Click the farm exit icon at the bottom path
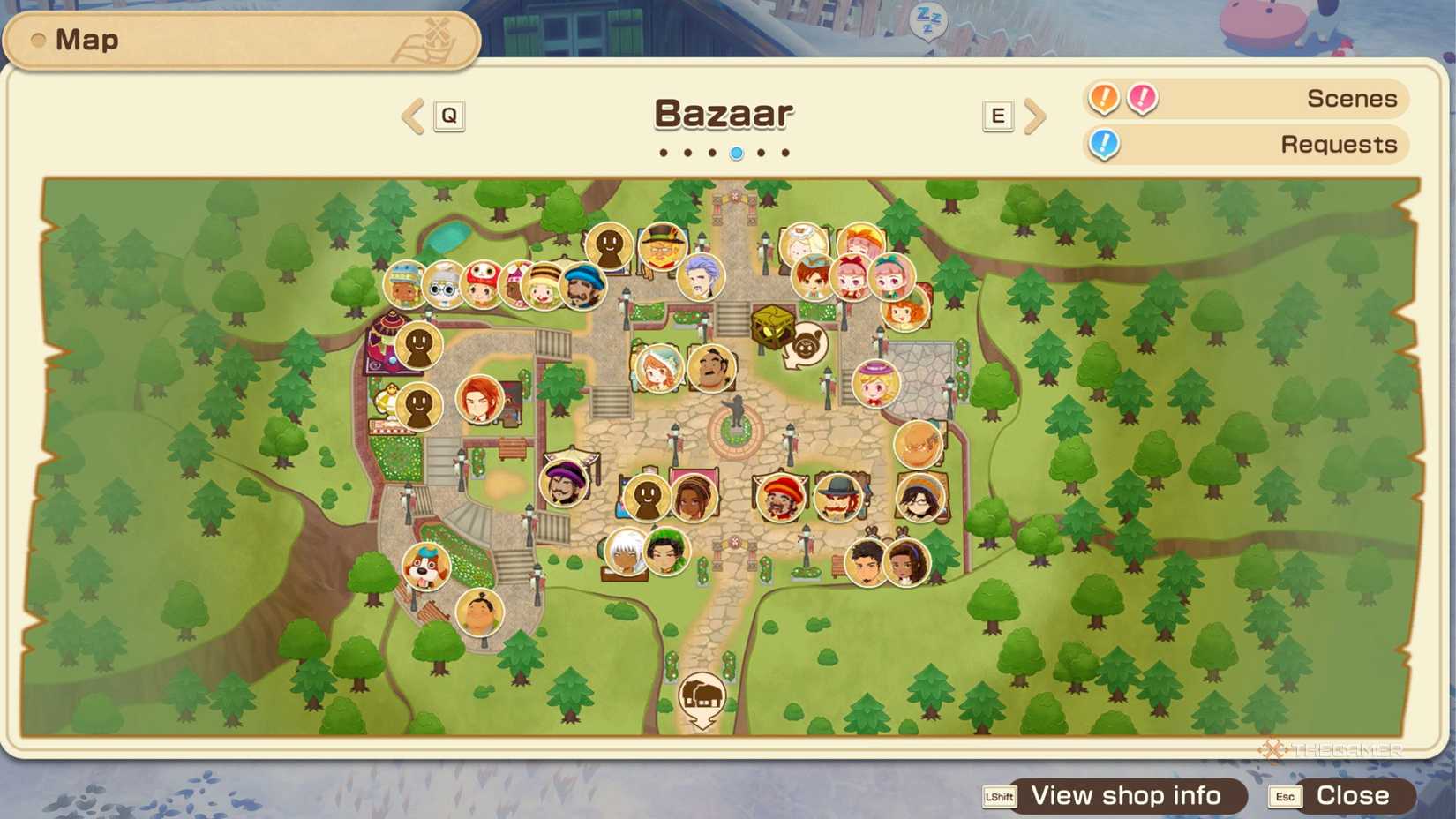The image size is (1456, 819). tap(702, 694)
